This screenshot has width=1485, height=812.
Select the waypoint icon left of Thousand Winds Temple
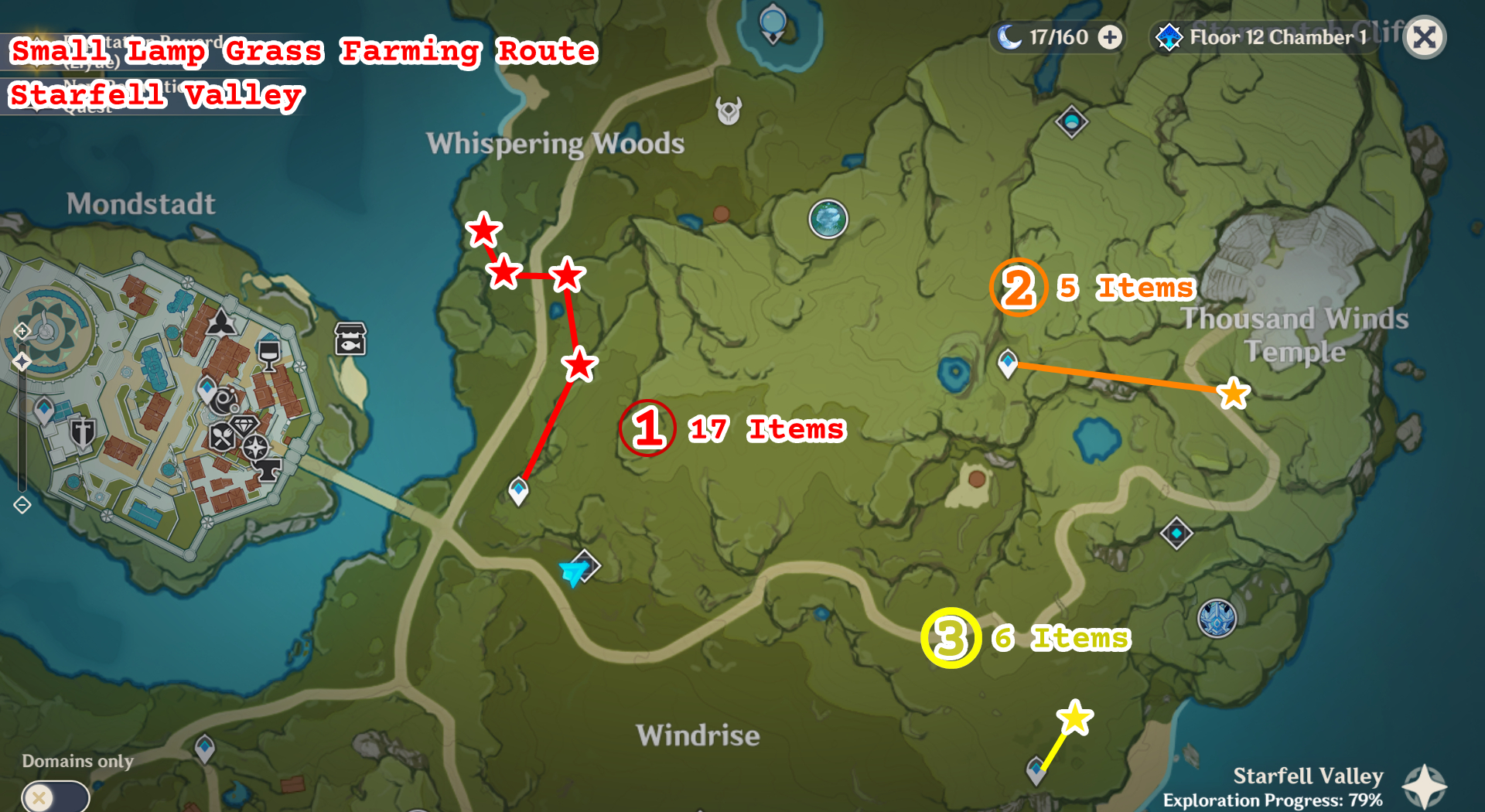click(1009, 361)
